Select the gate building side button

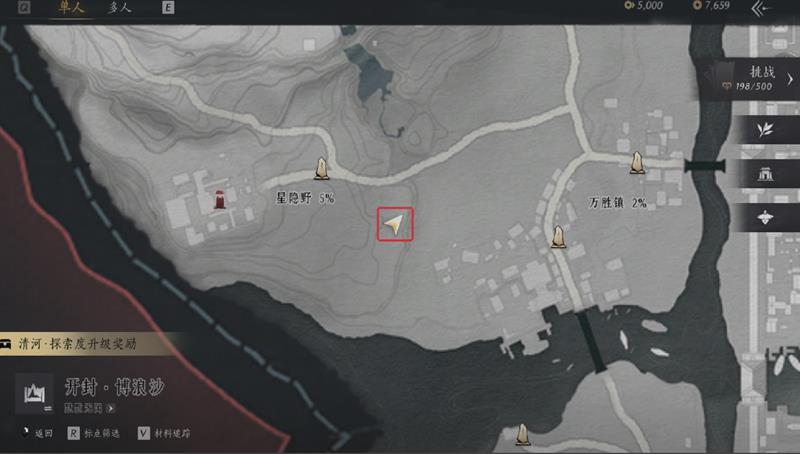(767, 173)
